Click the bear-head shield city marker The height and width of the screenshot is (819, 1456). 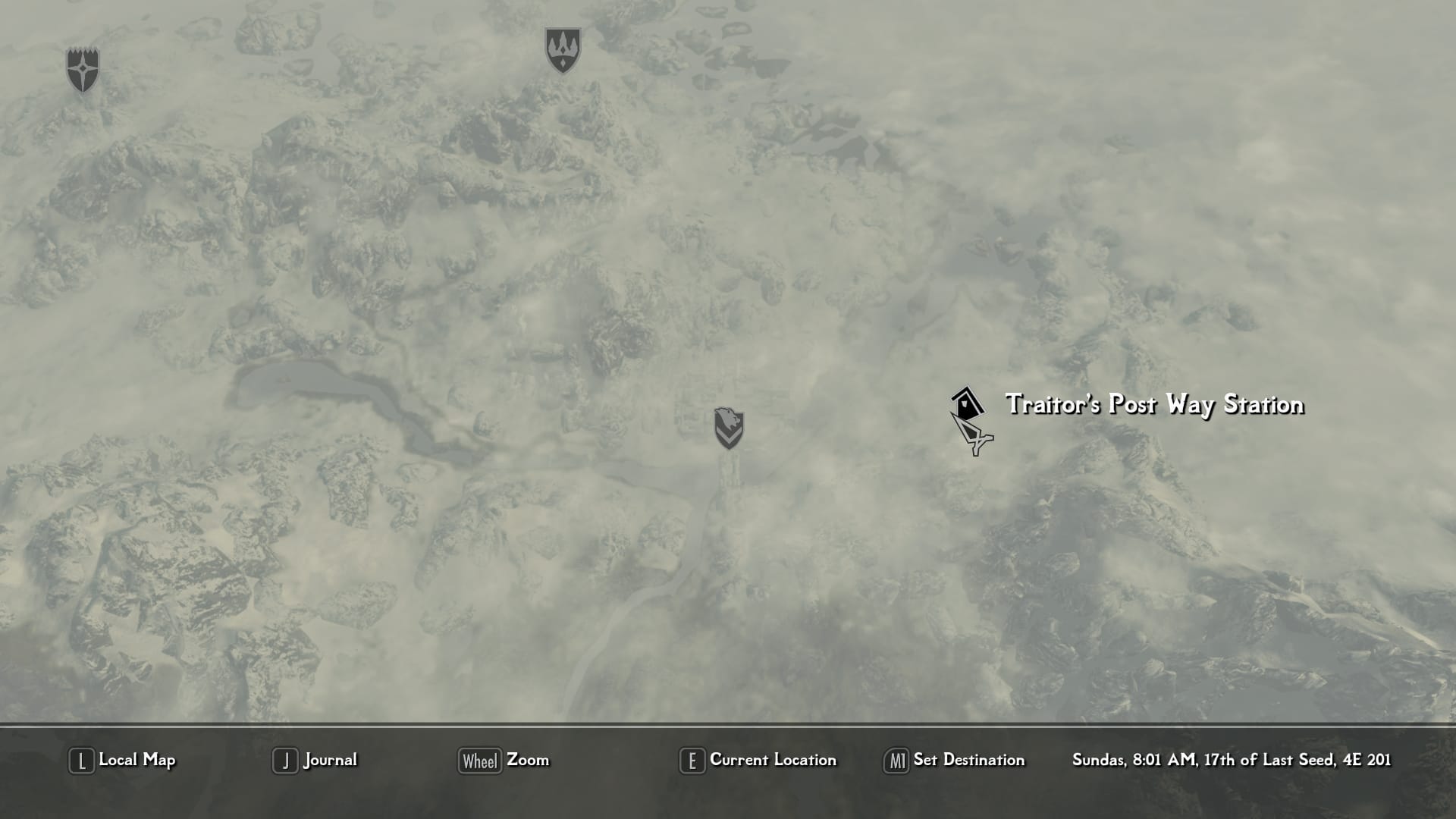pyautogui.click(x=729, y=428)
